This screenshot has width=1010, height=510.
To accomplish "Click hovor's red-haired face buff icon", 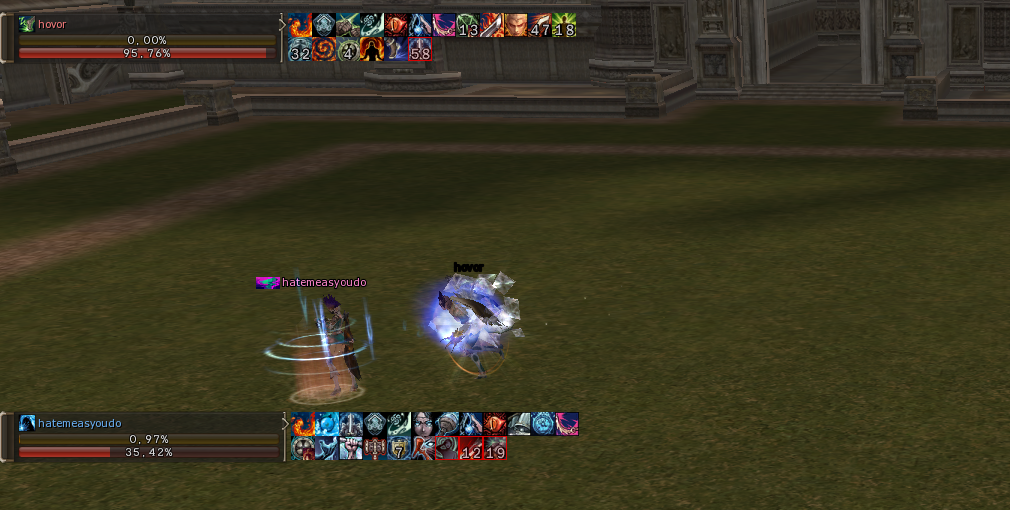I will [516, 26].
